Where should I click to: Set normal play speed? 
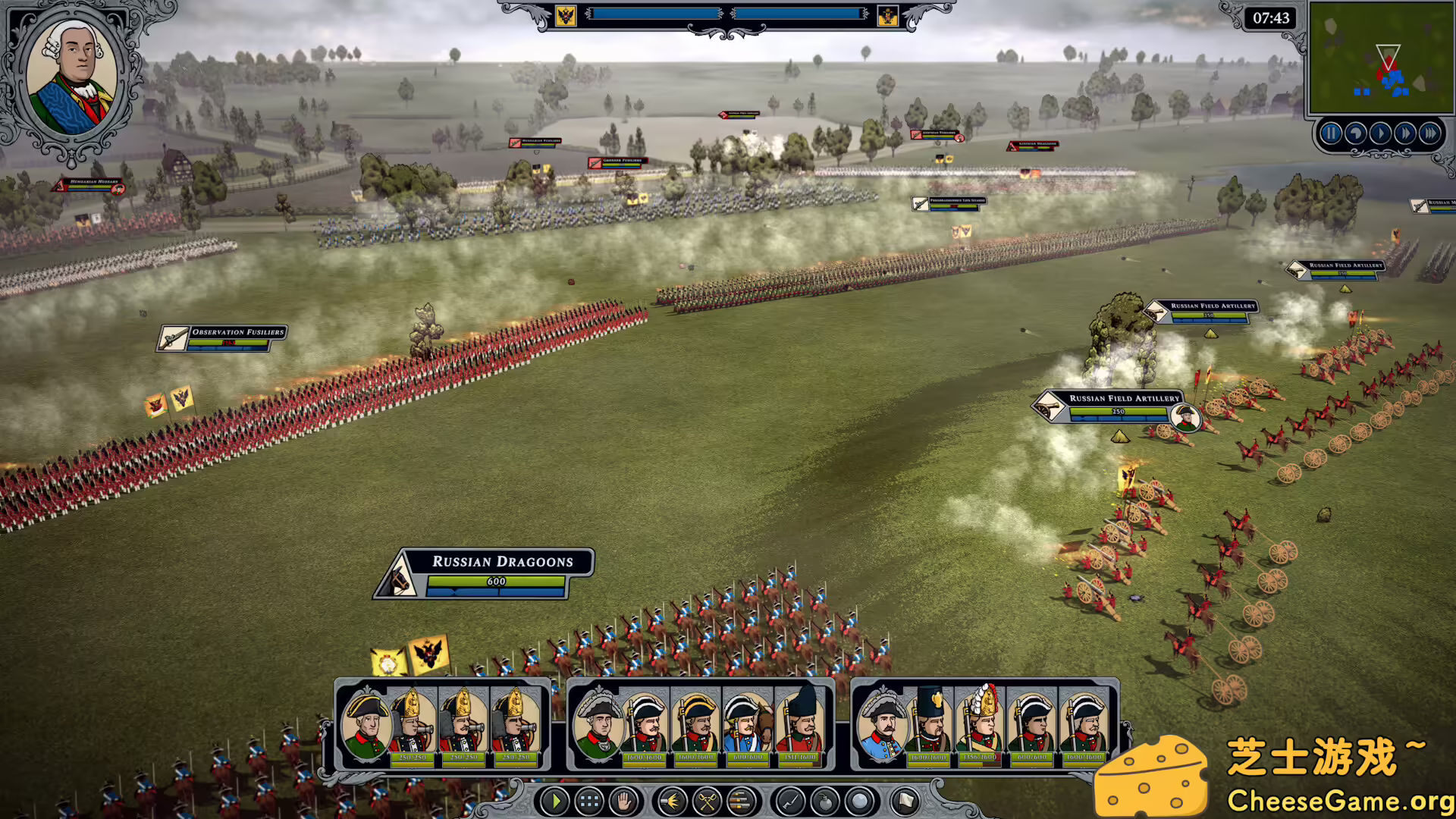[1380, 134]
